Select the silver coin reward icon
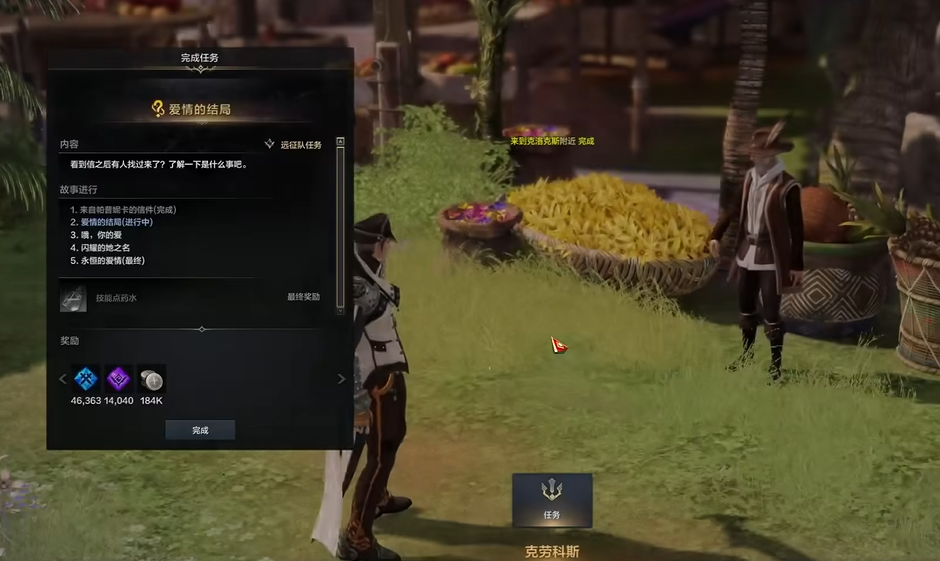940x561 pixels. click(151, 379)
